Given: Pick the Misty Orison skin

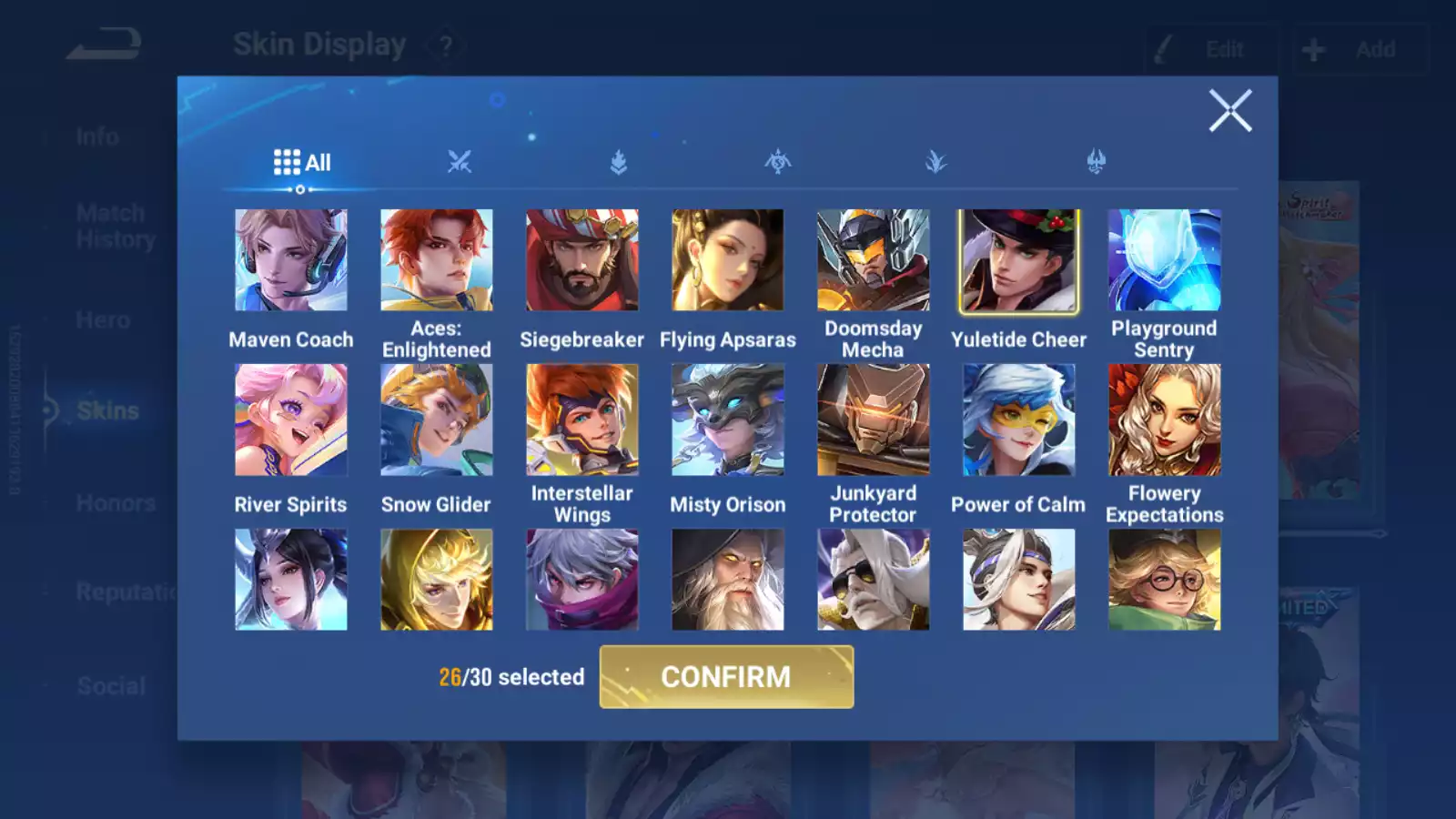Looking at the screenshot, I should [x=727, y=420].
